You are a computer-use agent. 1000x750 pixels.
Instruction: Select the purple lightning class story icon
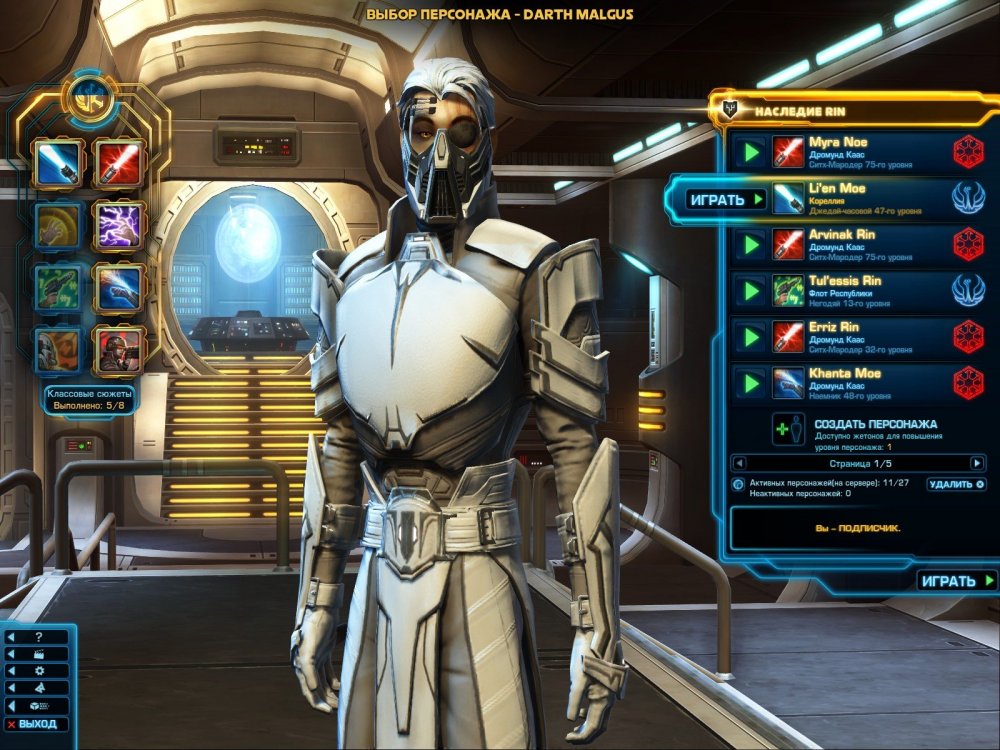point(118,225)
